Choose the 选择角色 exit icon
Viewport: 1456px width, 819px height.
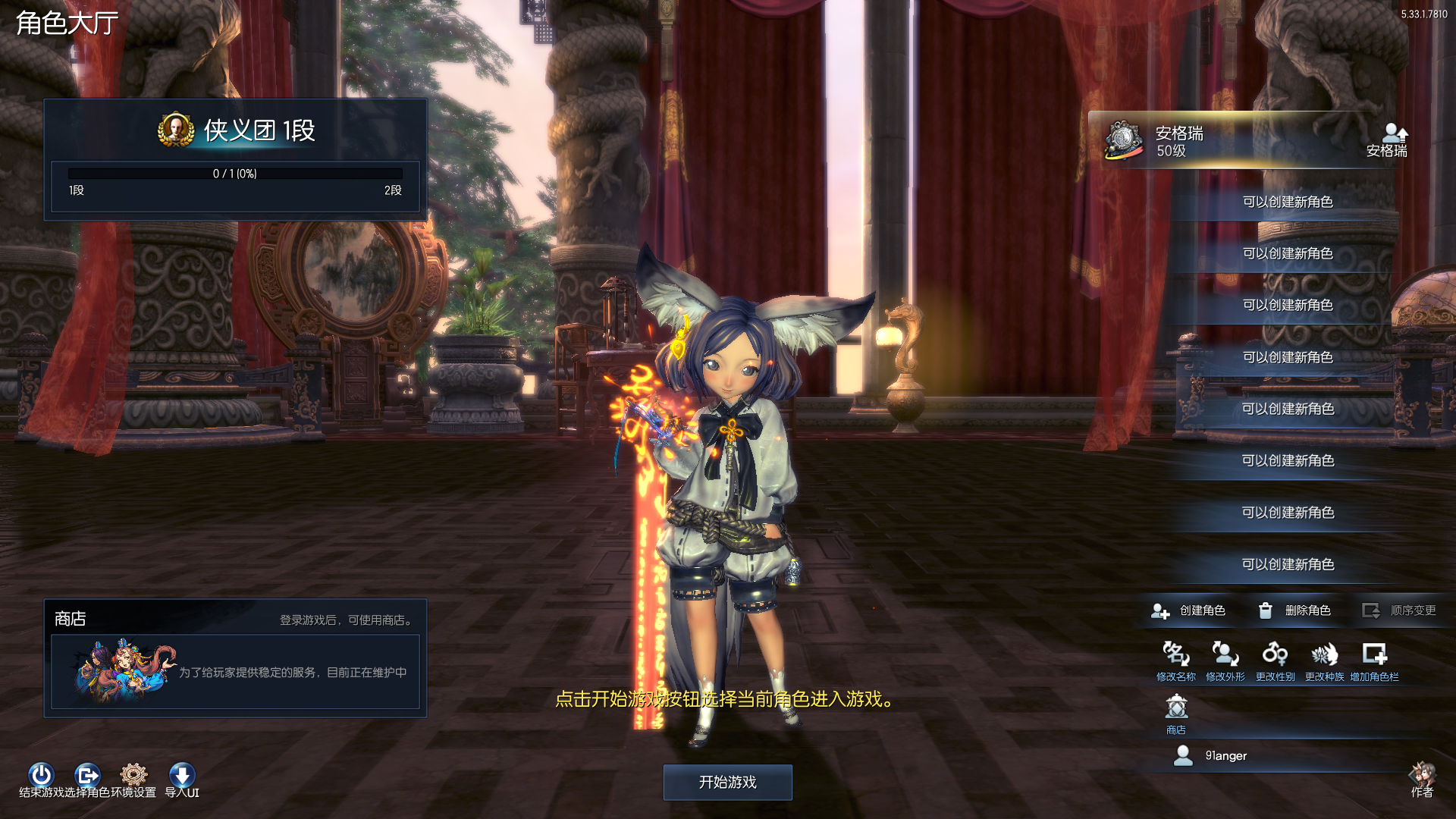pyautogui.click(x=87, y=775)
